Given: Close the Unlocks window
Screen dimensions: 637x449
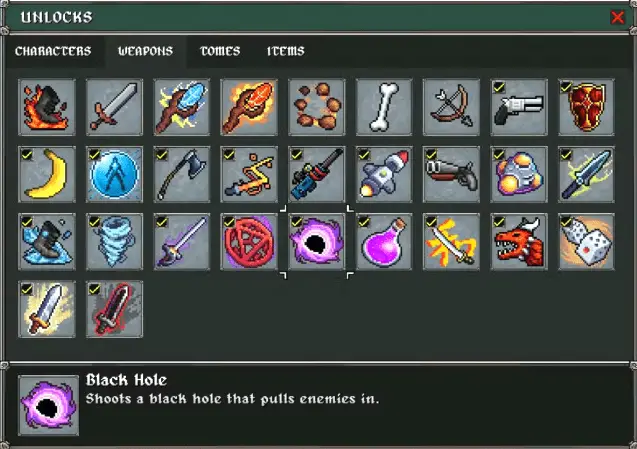Looking at the screenshot, I should point(617,17).
